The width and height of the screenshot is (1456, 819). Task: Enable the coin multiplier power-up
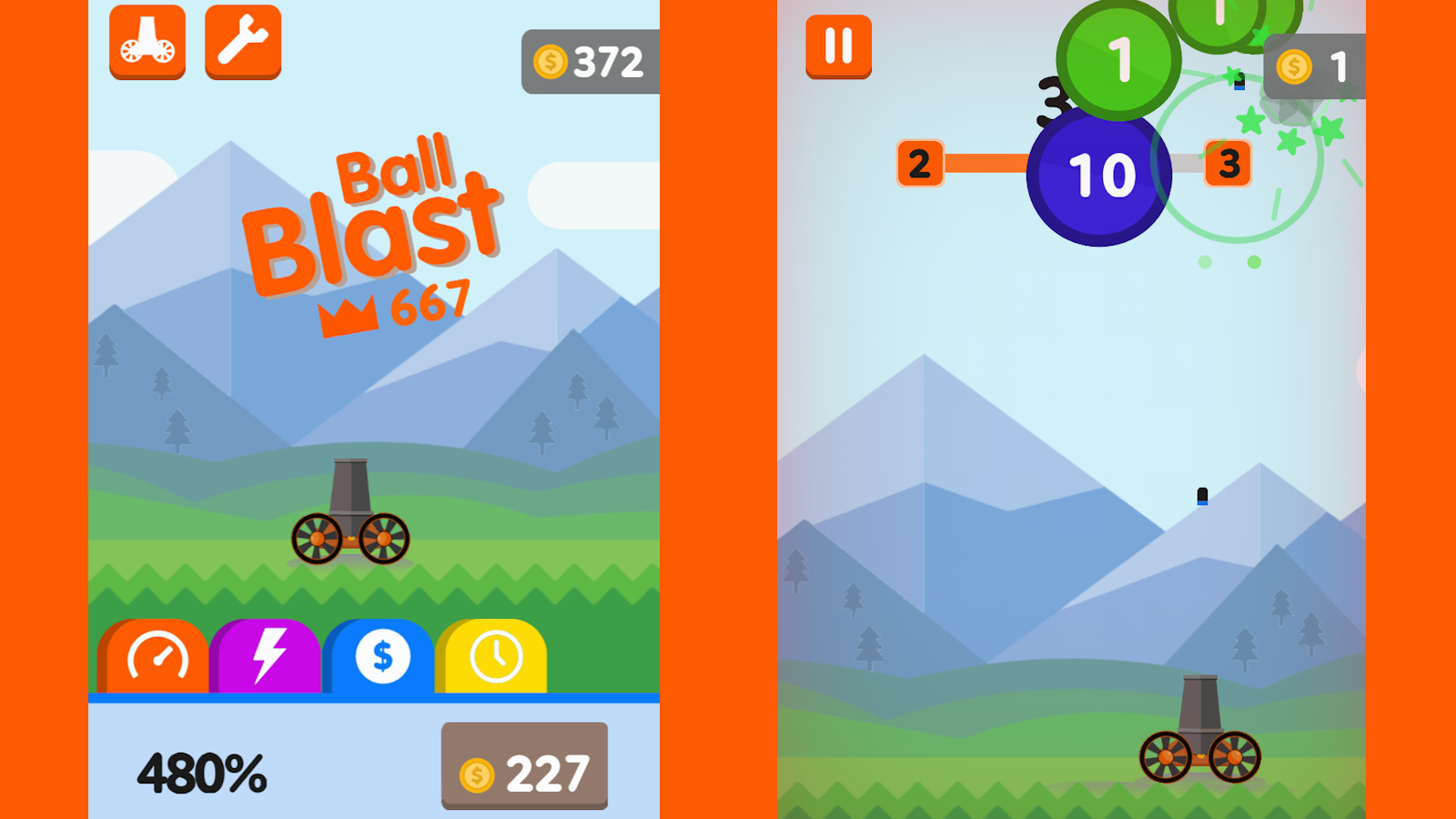point(380,655)
